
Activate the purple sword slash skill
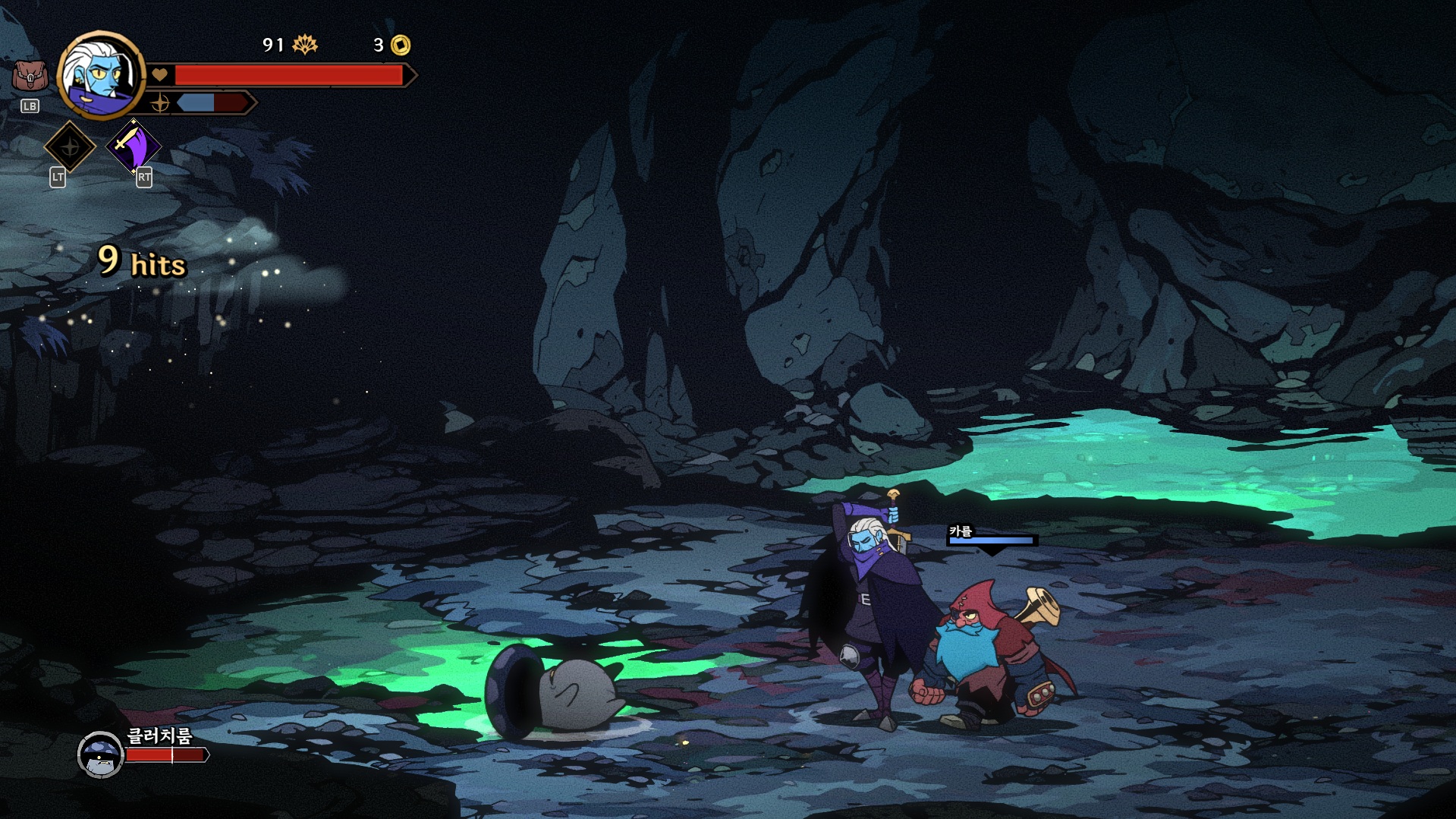(x=133, y=146)
